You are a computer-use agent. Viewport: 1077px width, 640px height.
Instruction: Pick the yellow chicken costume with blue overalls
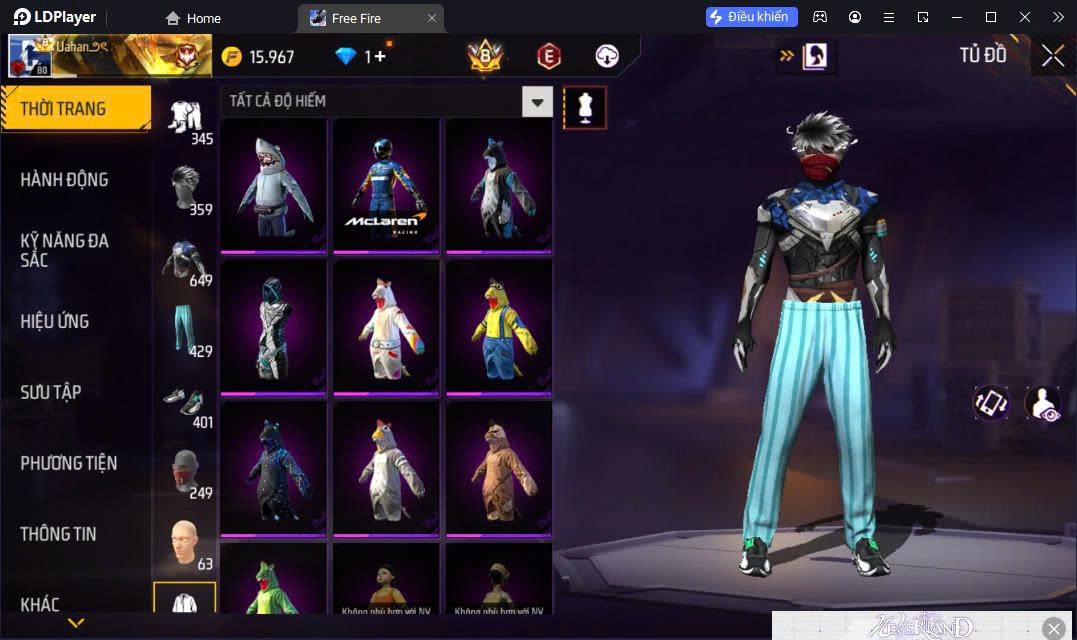click(498, 325)
